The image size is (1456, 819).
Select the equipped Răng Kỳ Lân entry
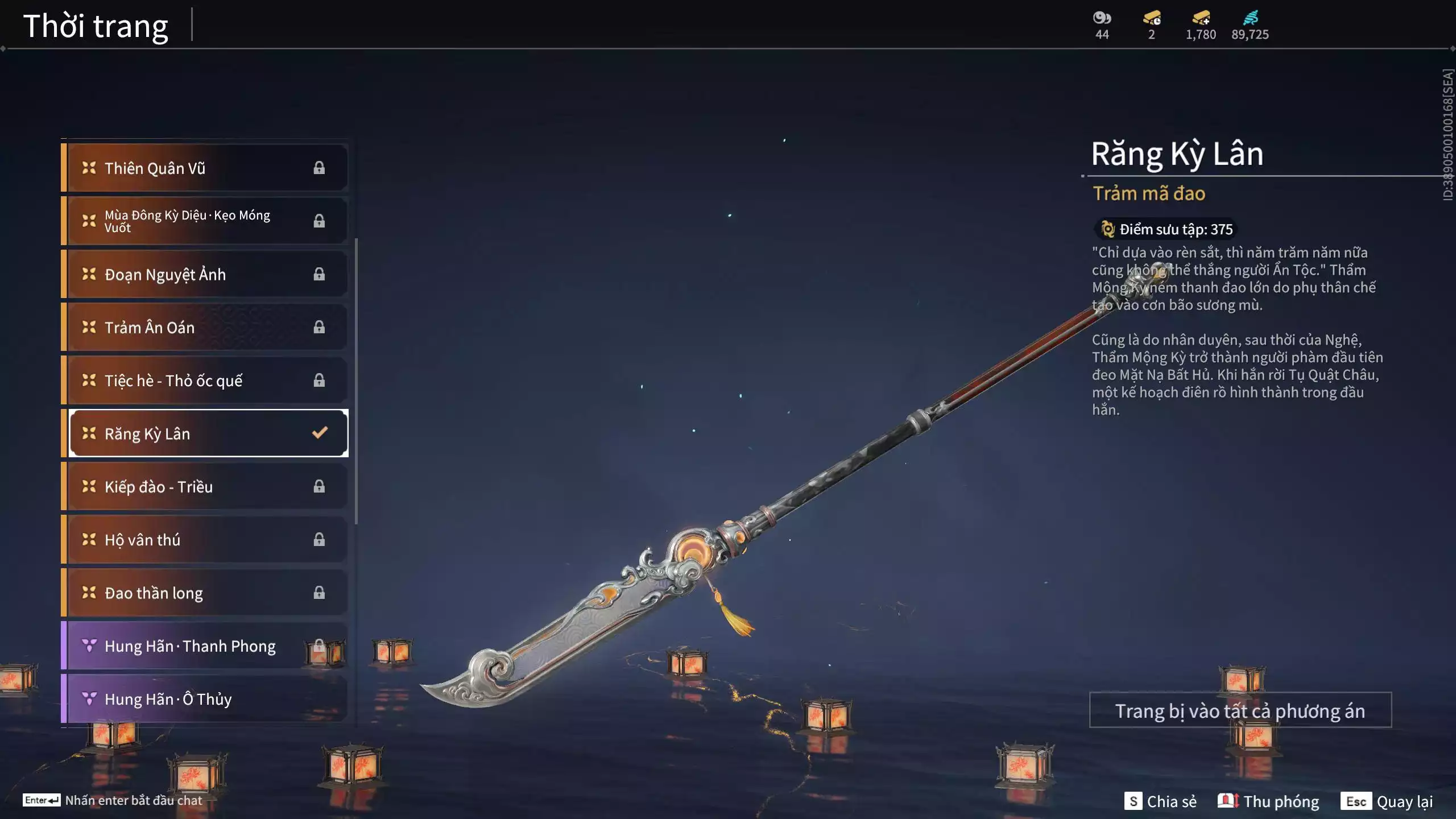click(x=208, y=433)
